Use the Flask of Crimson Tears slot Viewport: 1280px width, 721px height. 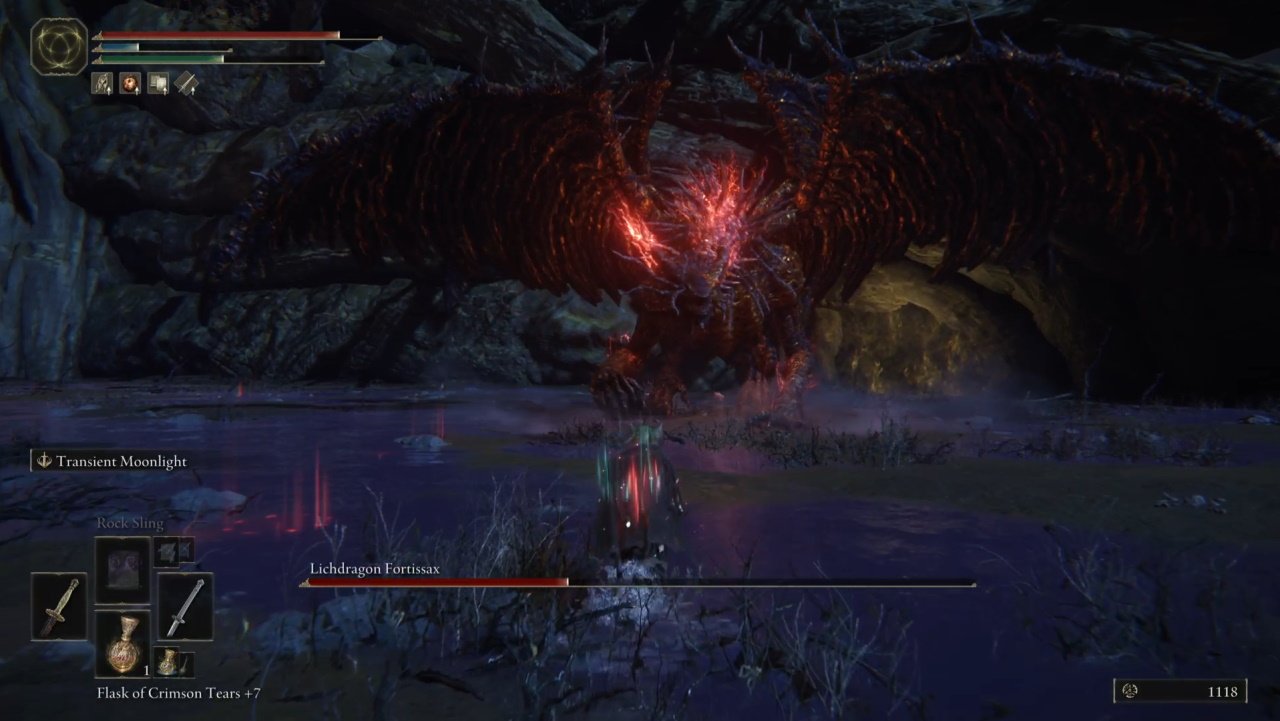pos(123,644)
